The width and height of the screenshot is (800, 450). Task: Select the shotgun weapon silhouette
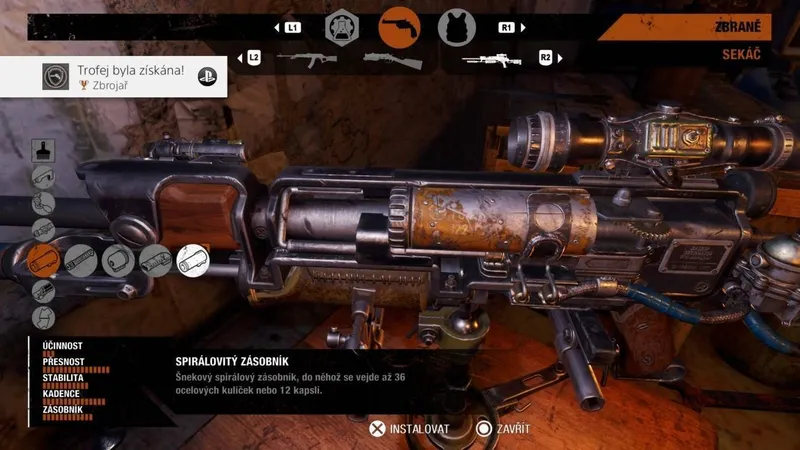pos(393,60)
